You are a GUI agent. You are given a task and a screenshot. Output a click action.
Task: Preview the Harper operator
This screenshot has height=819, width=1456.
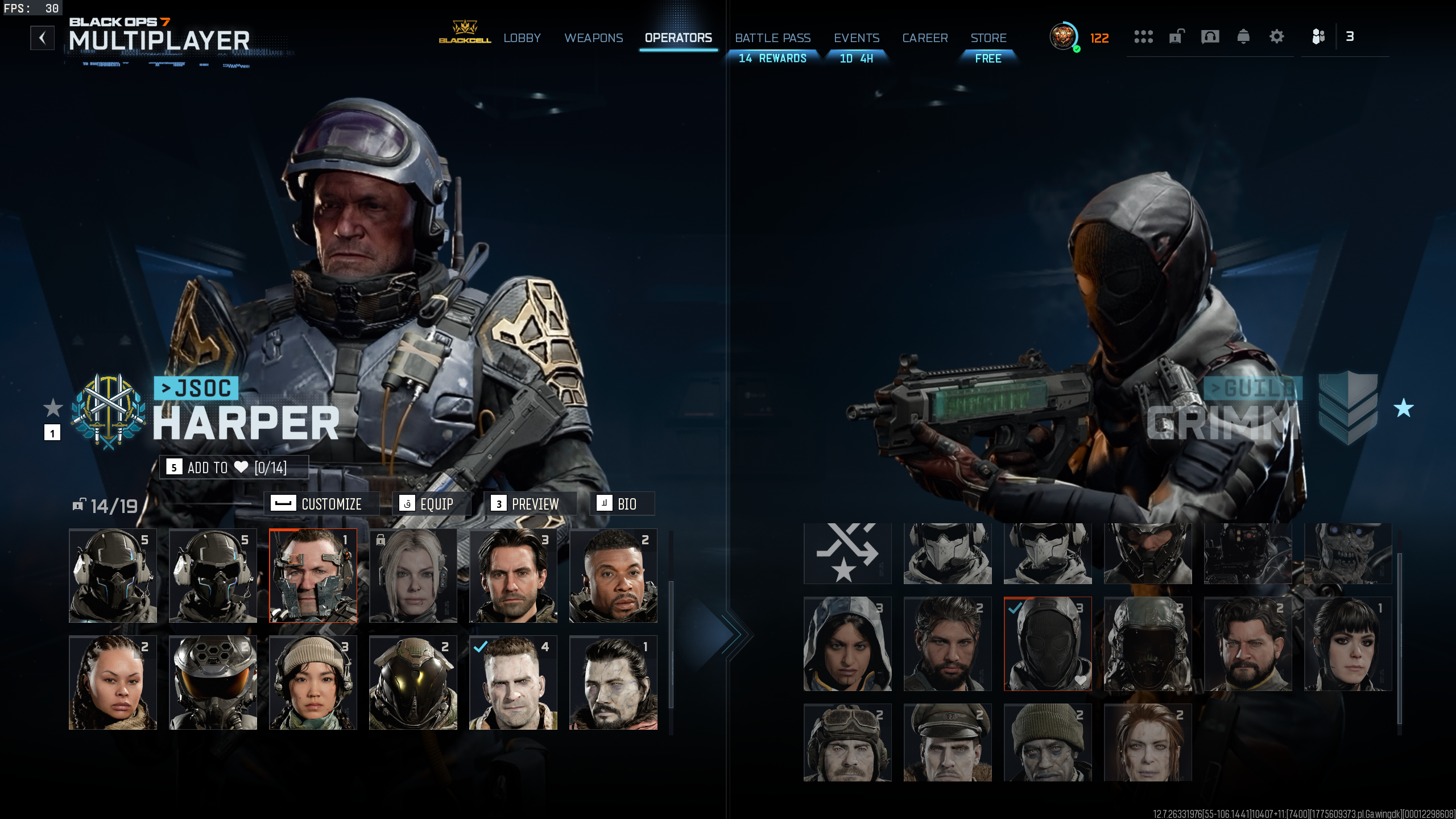coord(529,504)
